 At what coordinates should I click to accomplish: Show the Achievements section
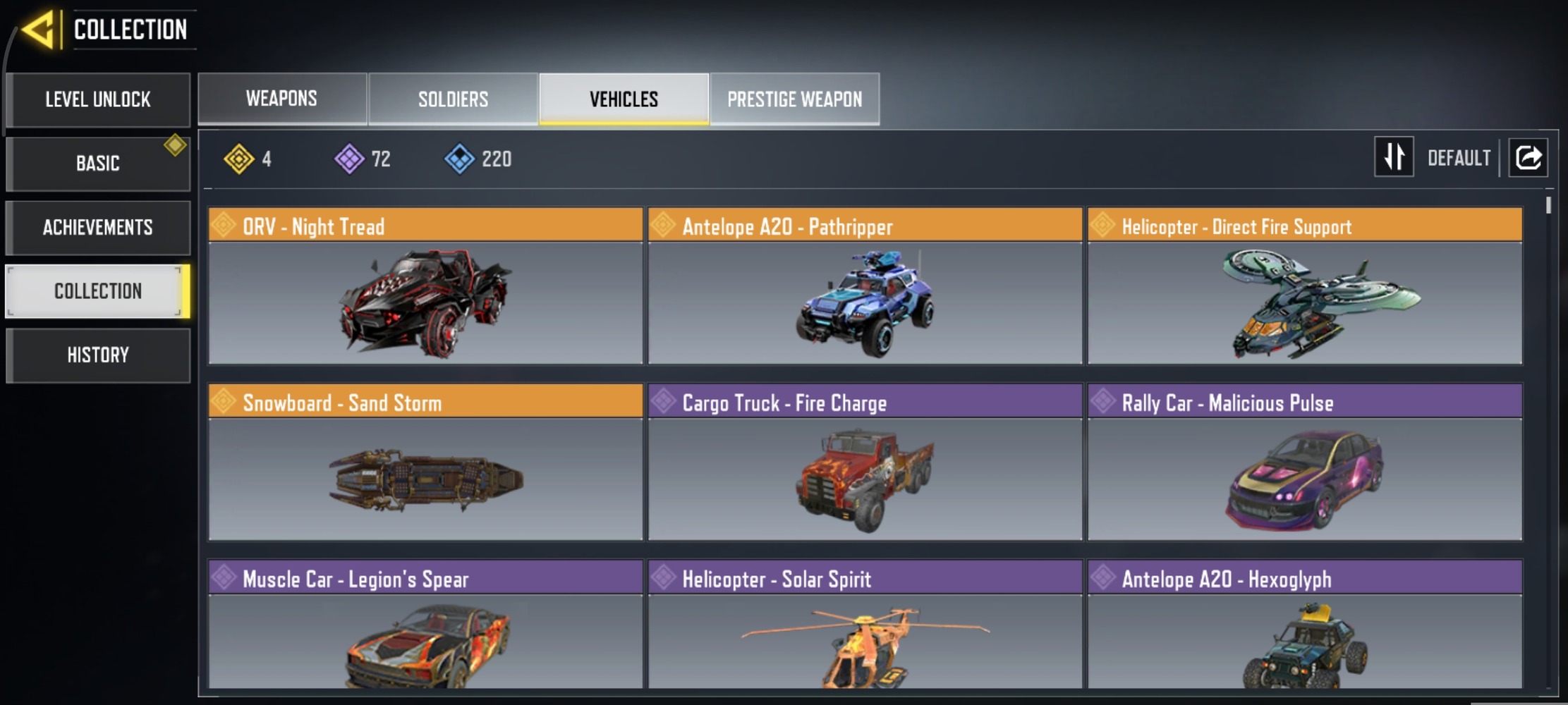[x=98, y=227]
